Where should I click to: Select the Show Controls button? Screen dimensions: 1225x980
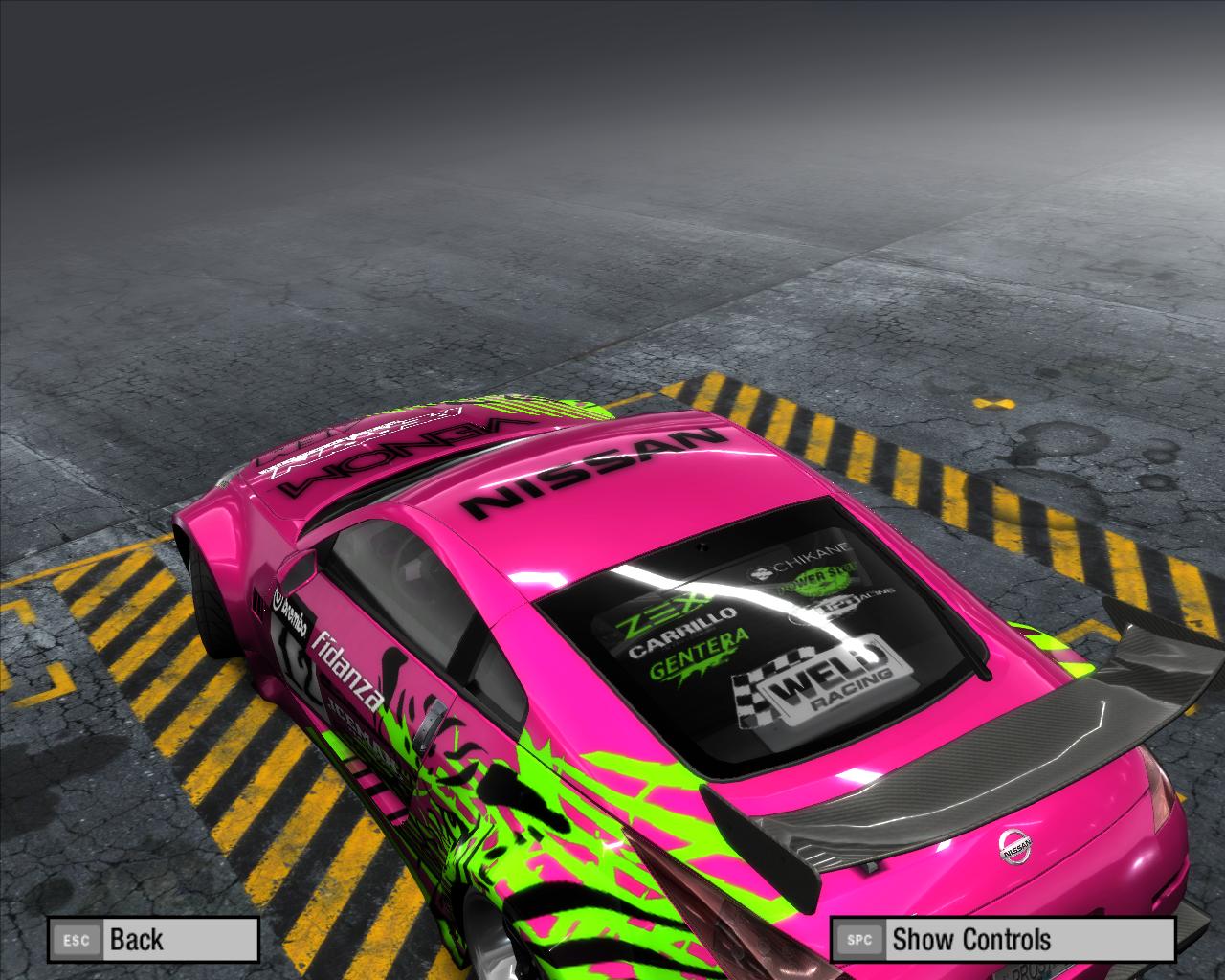tap(1001, 939)
